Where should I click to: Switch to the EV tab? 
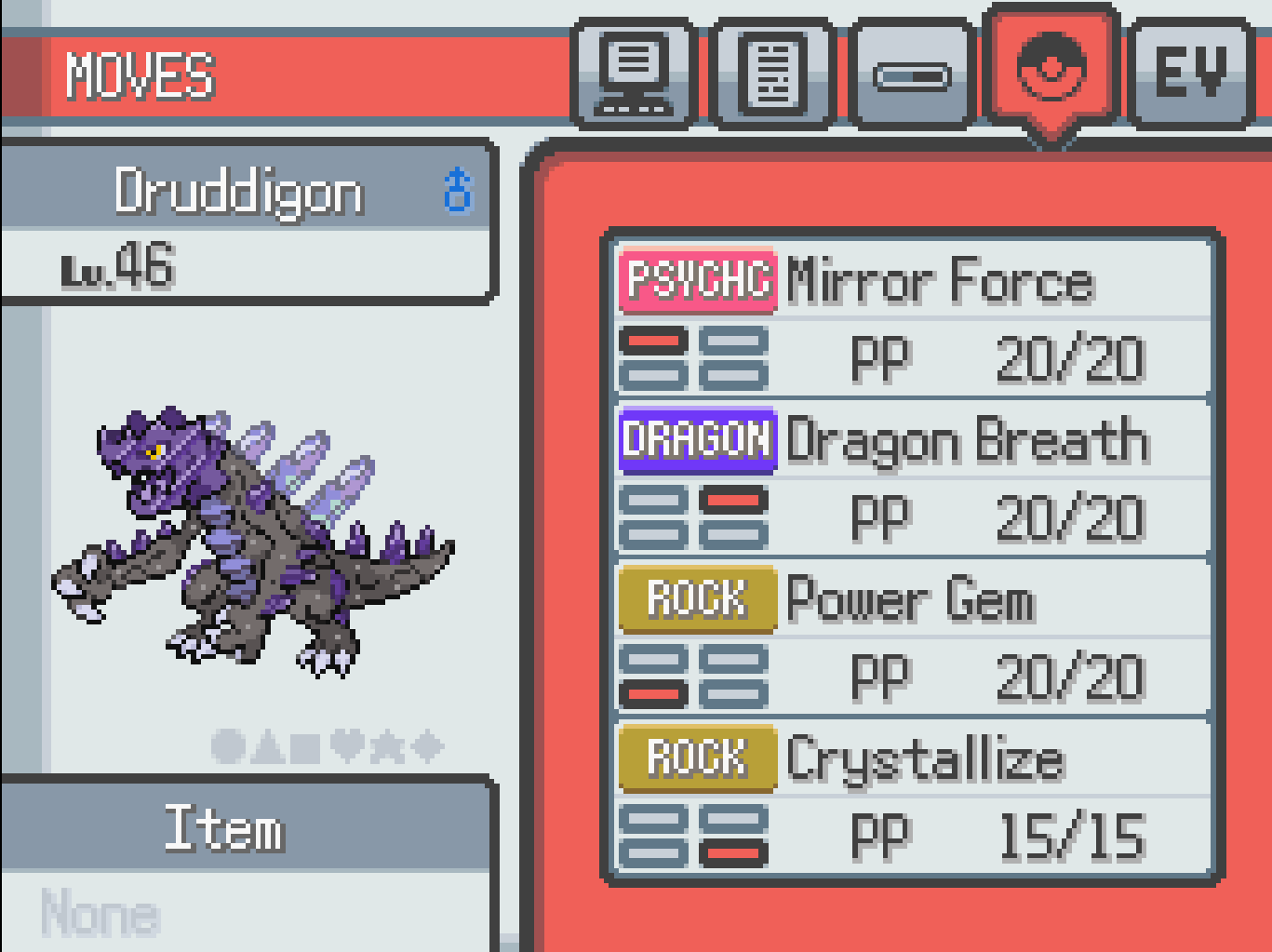tap(1190, 74)
